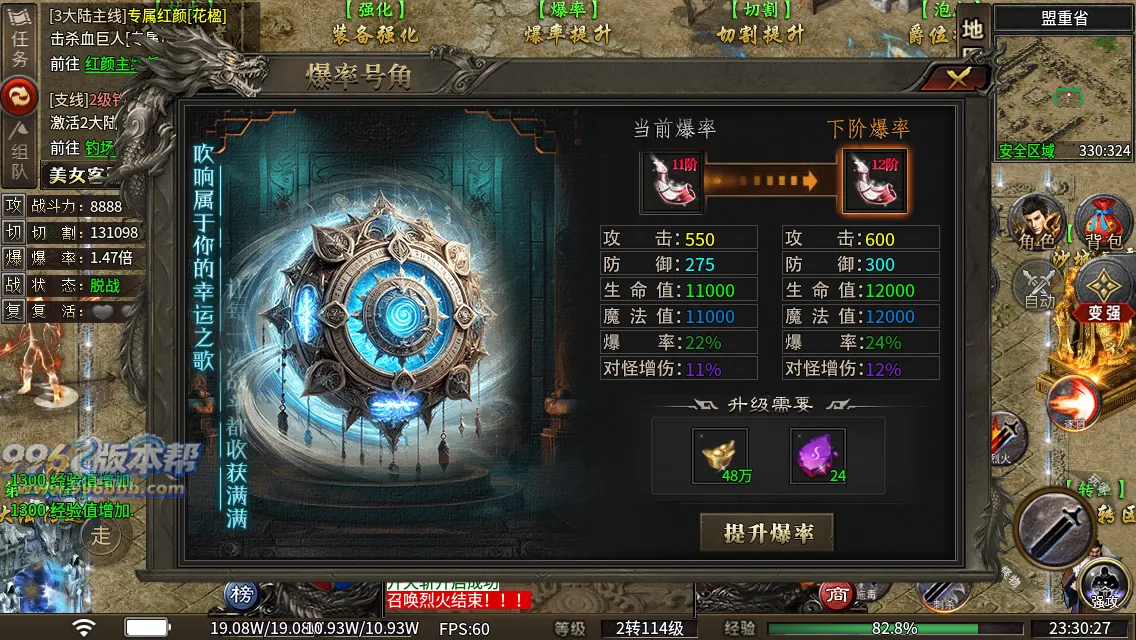Open the 切割提升 menu

[x=760, y=24]
